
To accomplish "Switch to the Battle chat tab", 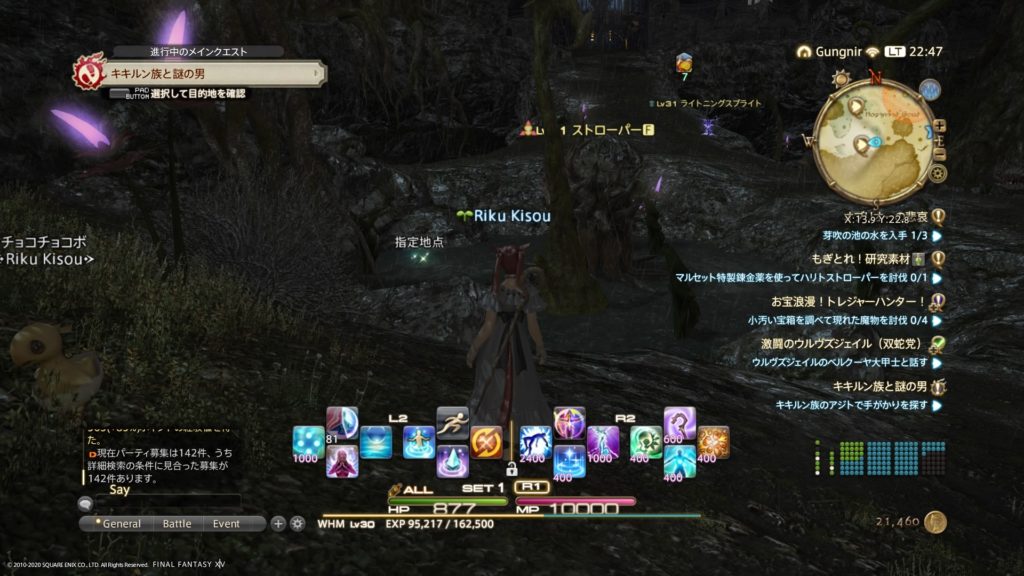I will coord(177,523).
